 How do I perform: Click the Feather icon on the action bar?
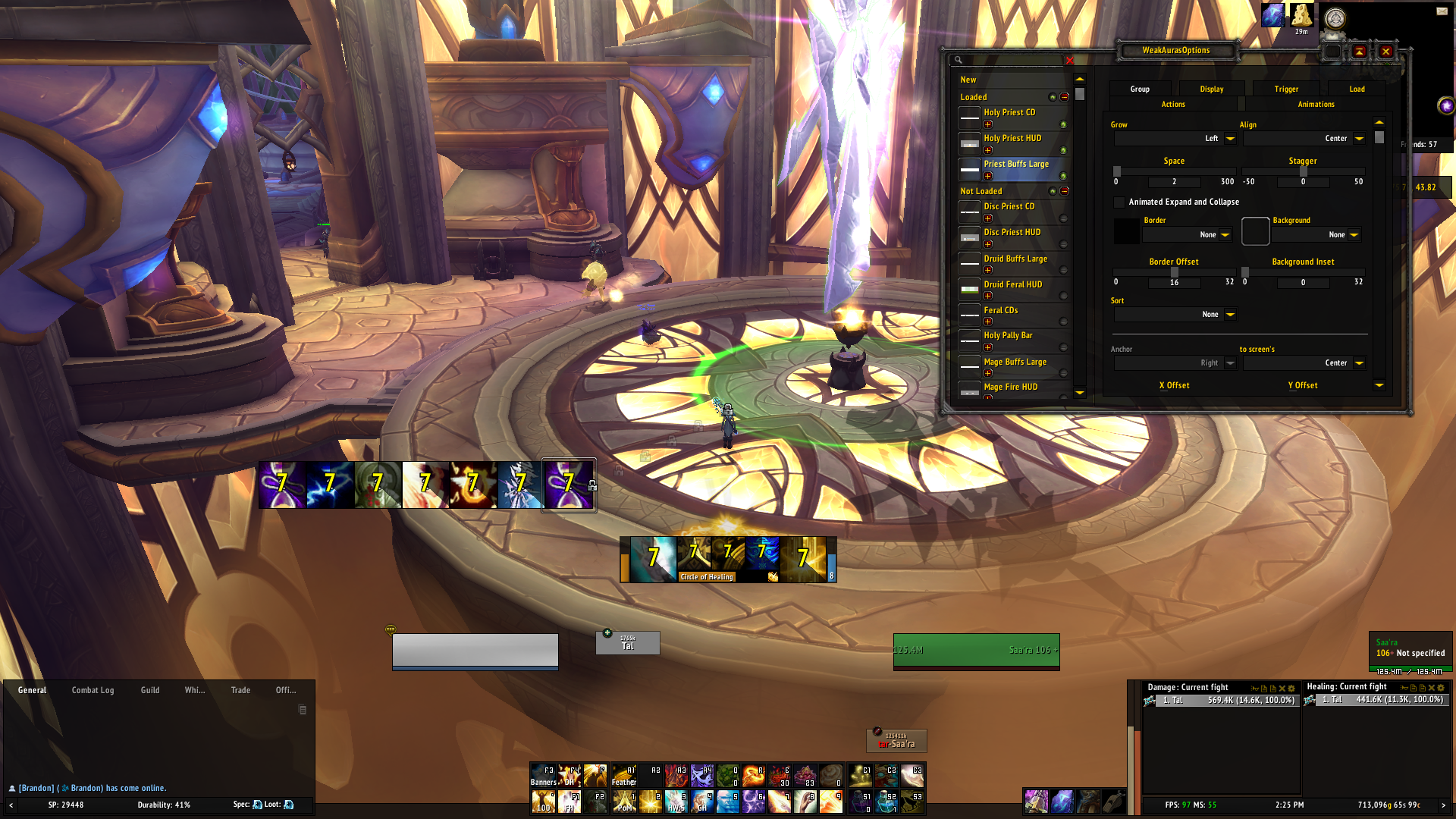point(623,777)
